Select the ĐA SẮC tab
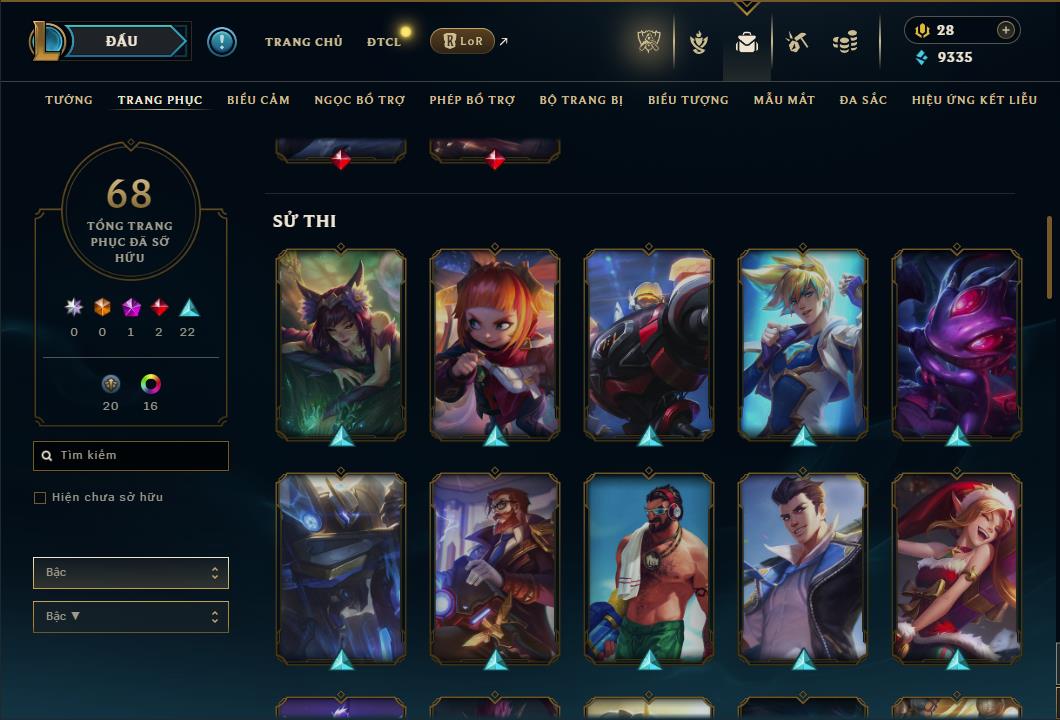 click(x=863, y=100)
